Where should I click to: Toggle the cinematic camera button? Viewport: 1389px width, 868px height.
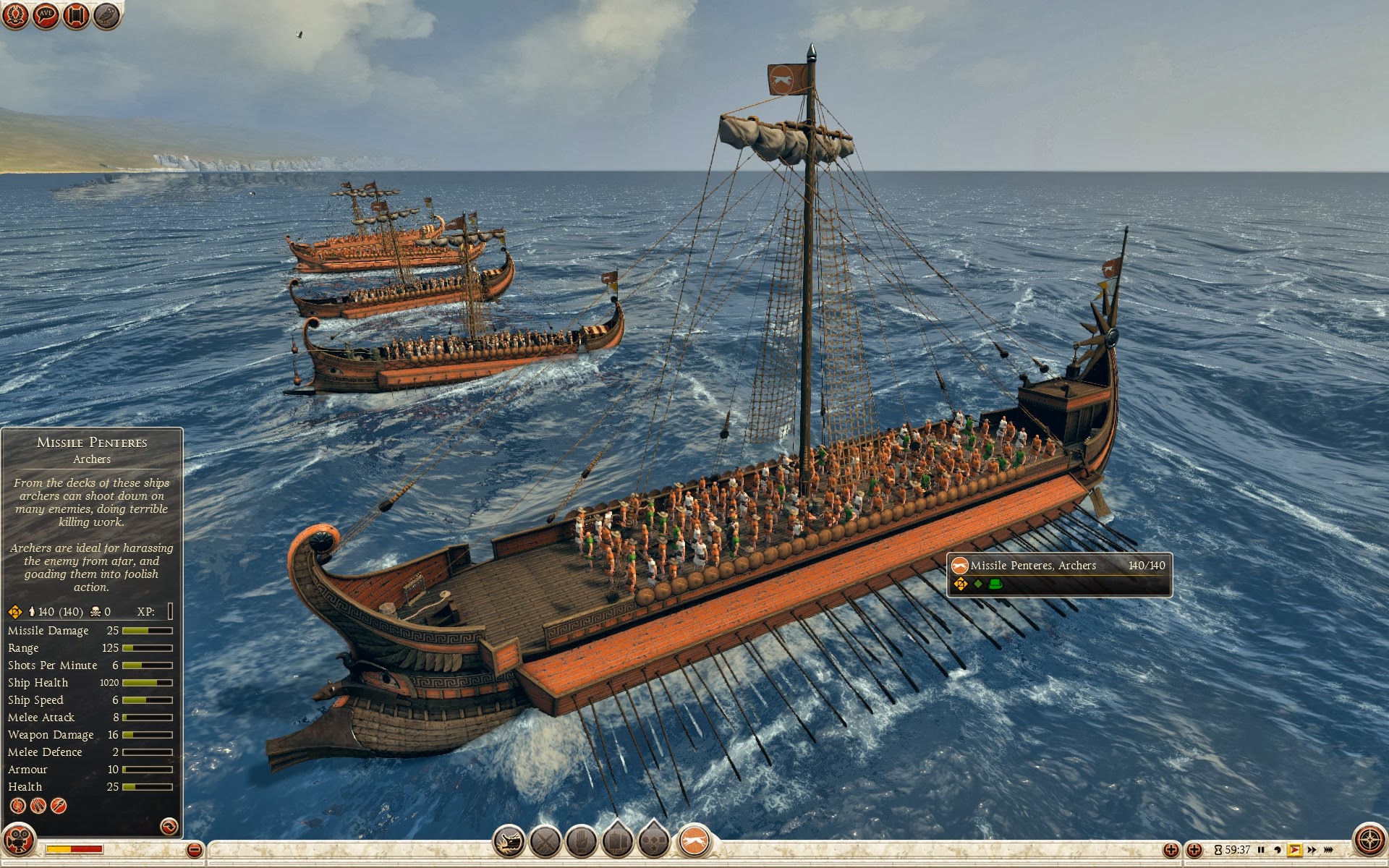tap(19, 841)
